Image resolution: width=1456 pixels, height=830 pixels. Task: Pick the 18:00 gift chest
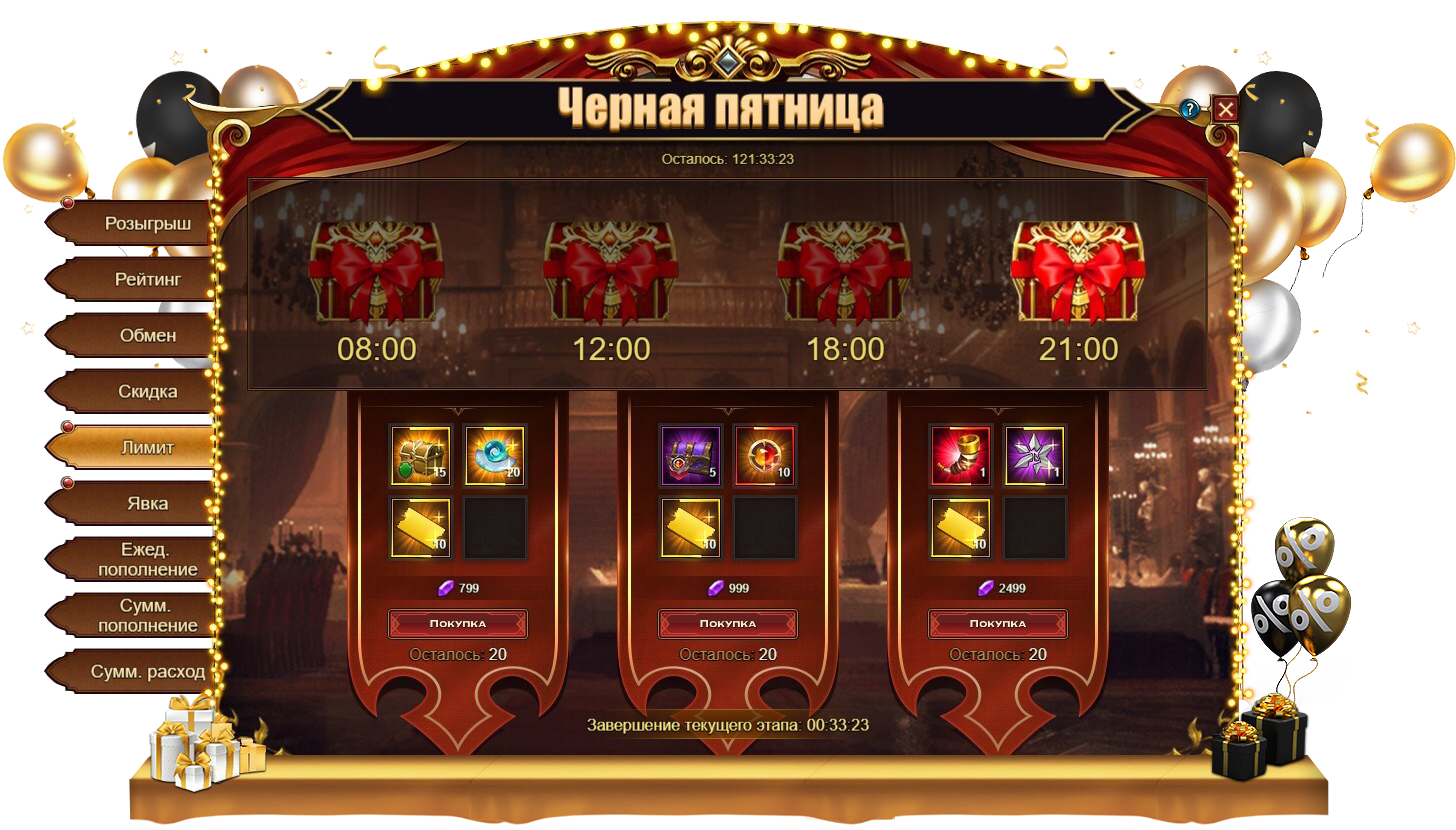(845, 272)
